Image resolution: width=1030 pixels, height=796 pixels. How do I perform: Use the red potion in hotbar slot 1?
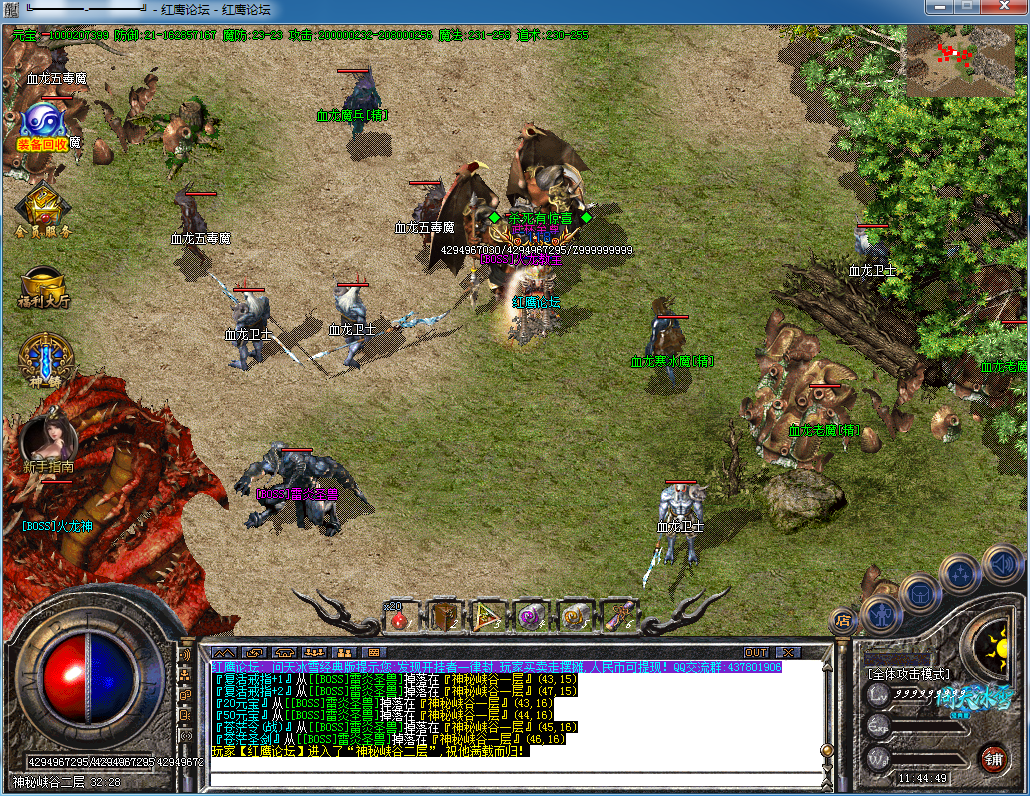[x=400, y=615]
